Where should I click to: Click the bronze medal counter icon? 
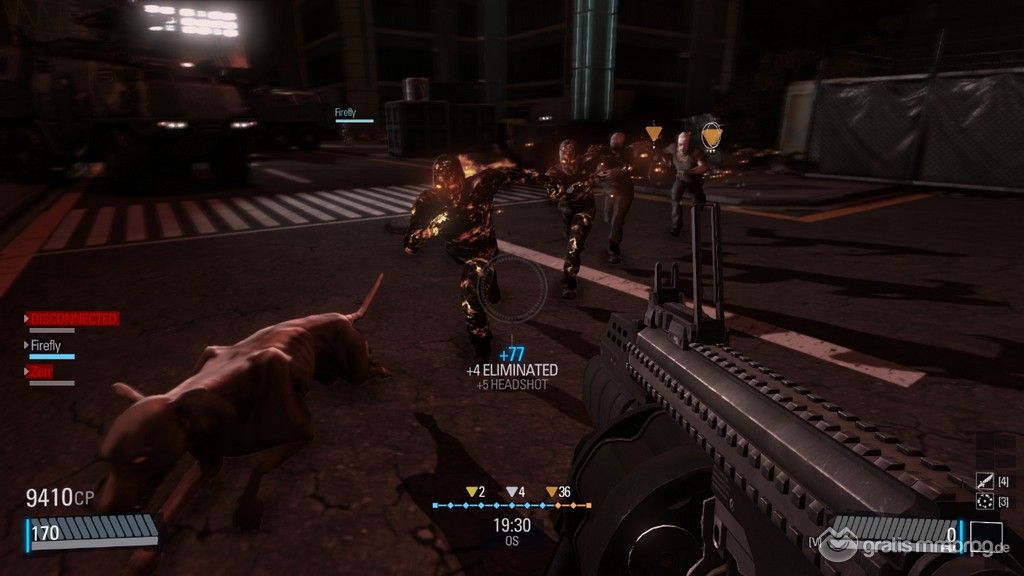[x=550, y=492]
